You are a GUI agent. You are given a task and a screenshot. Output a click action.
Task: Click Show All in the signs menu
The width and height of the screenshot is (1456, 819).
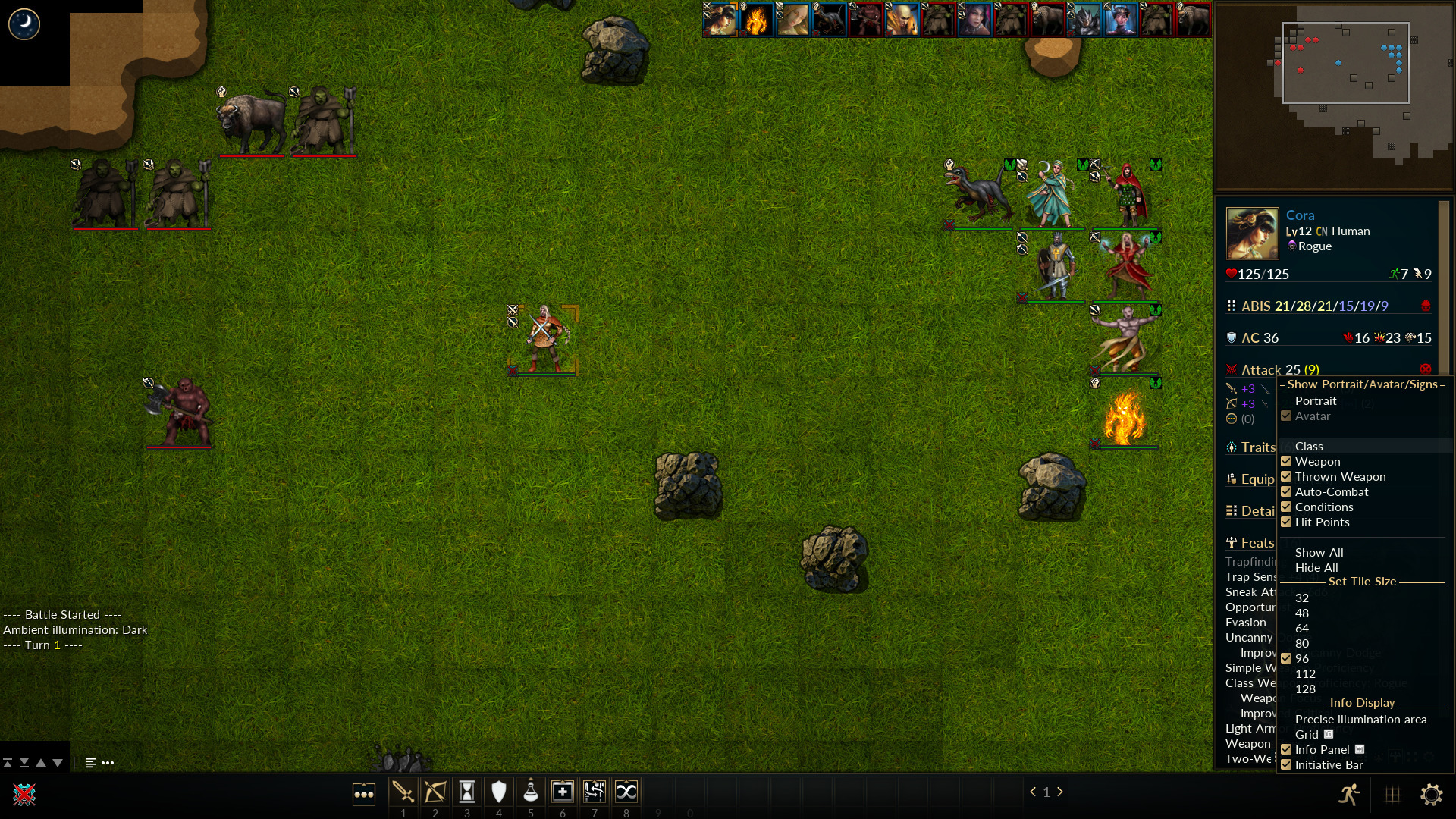(x=1319, y=552)
